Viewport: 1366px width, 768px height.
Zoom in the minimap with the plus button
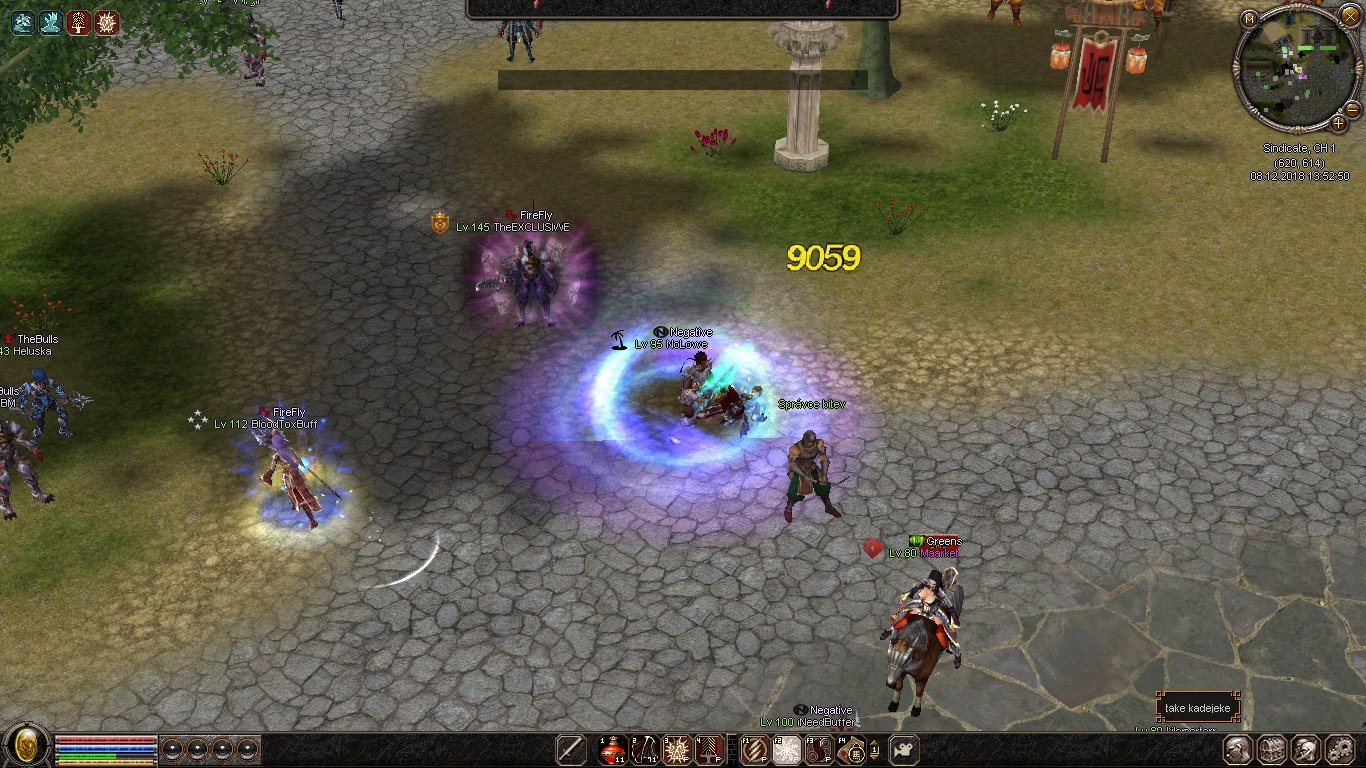pos(1339,124)
